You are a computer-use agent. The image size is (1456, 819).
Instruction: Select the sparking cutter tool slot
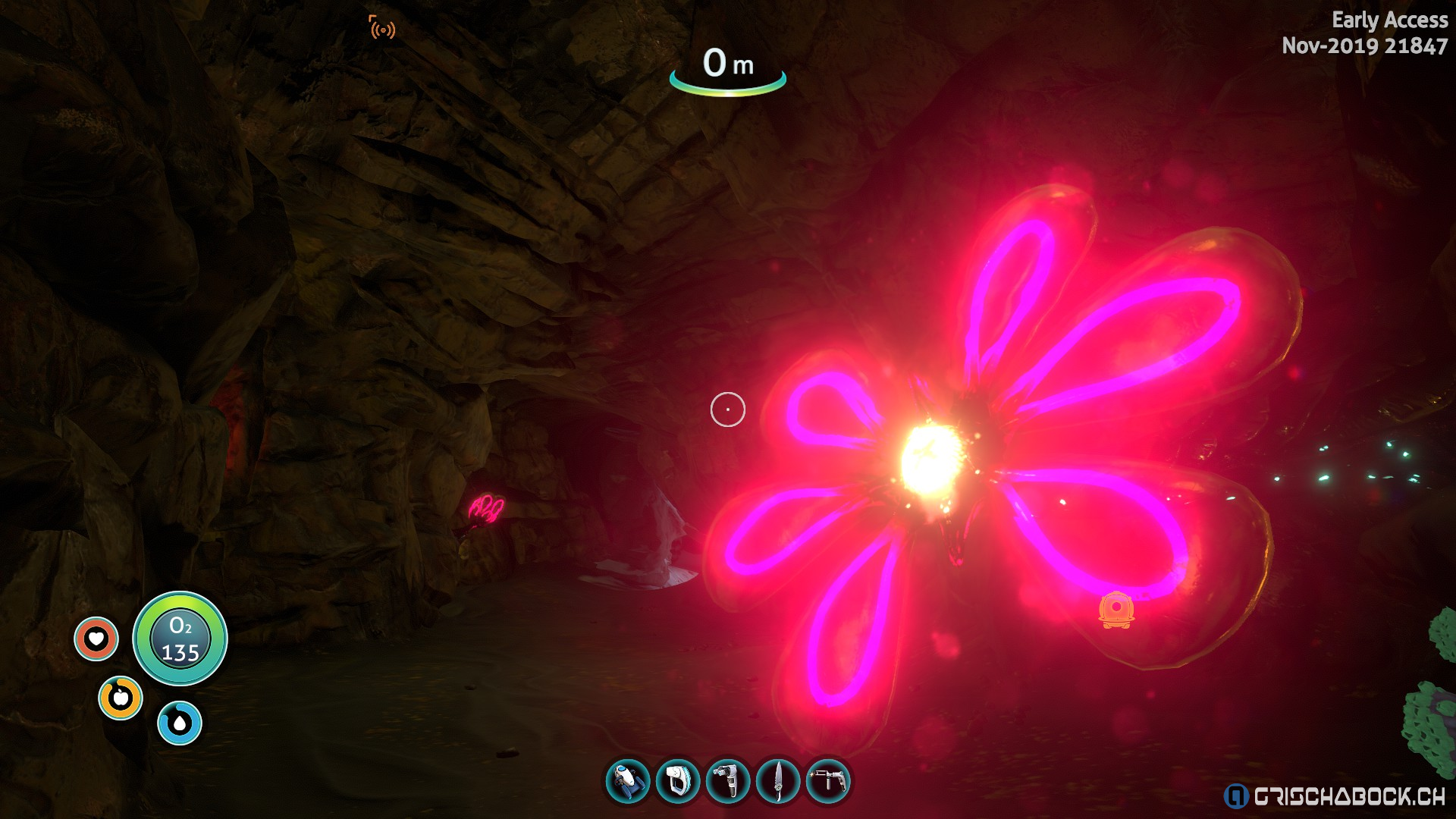coord(828,781)
